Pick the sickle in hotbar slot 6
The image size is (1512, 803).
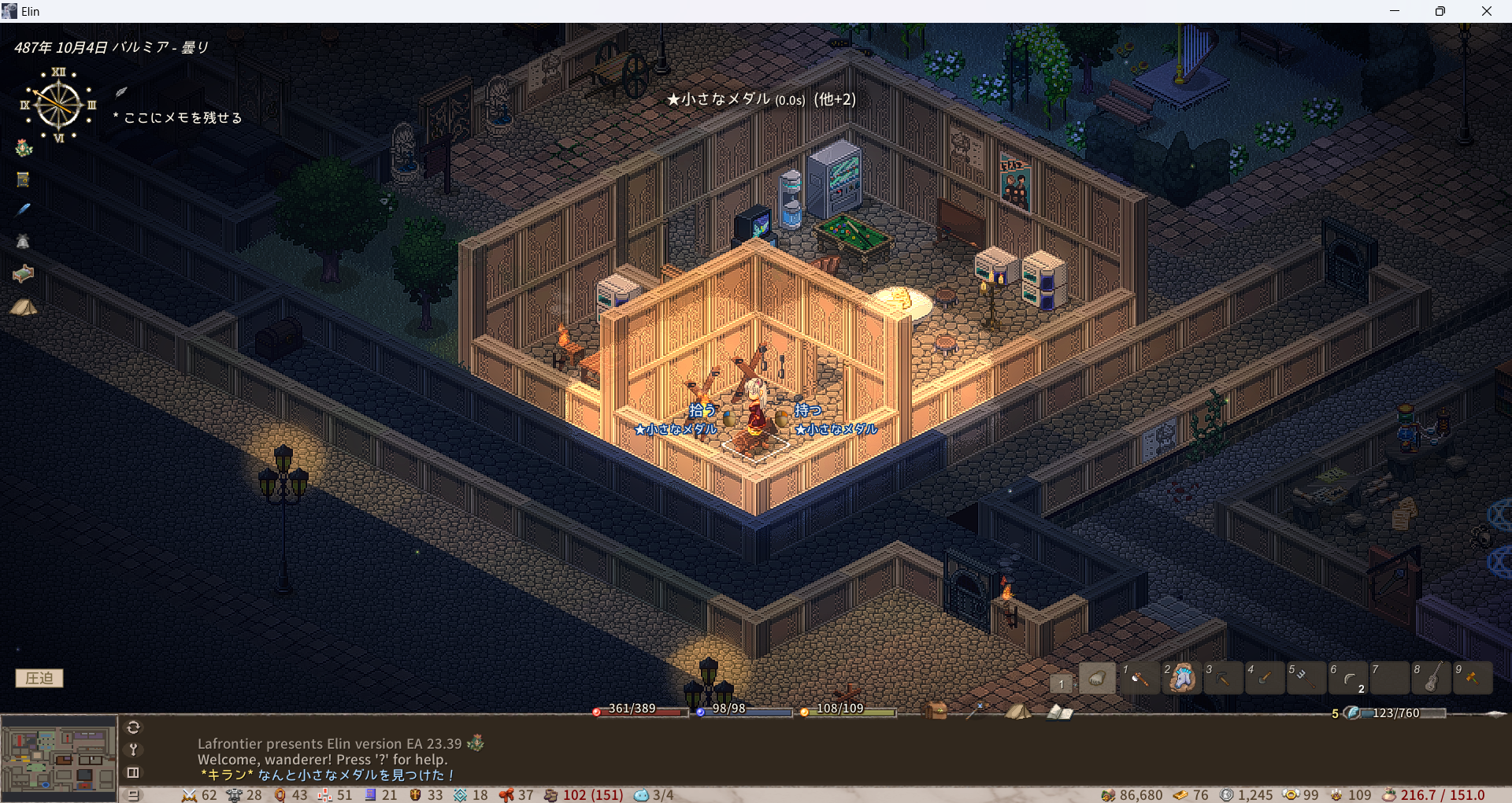coord(1348,679)
